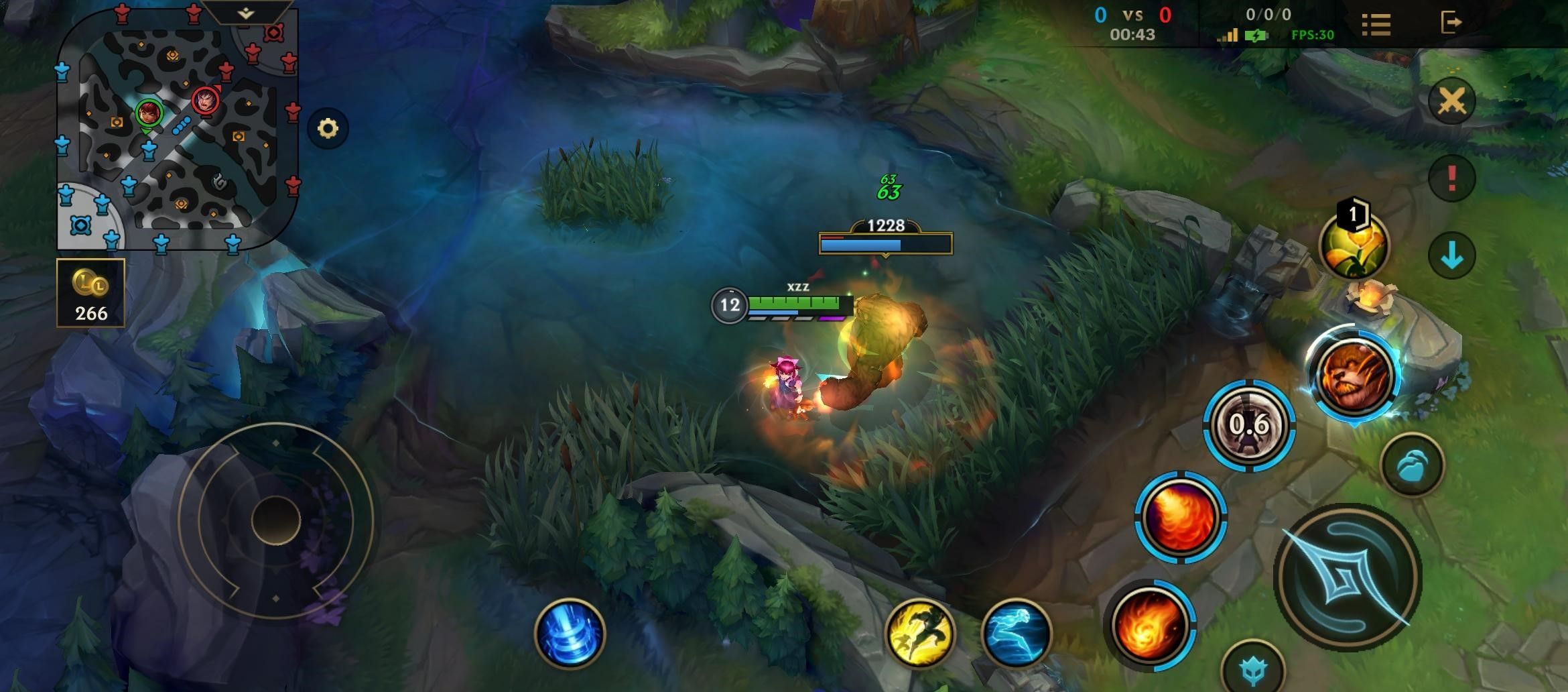The width and height of the screenshot is (1568, 692).
Task: Tap the target turret button
Action: 1252,669
